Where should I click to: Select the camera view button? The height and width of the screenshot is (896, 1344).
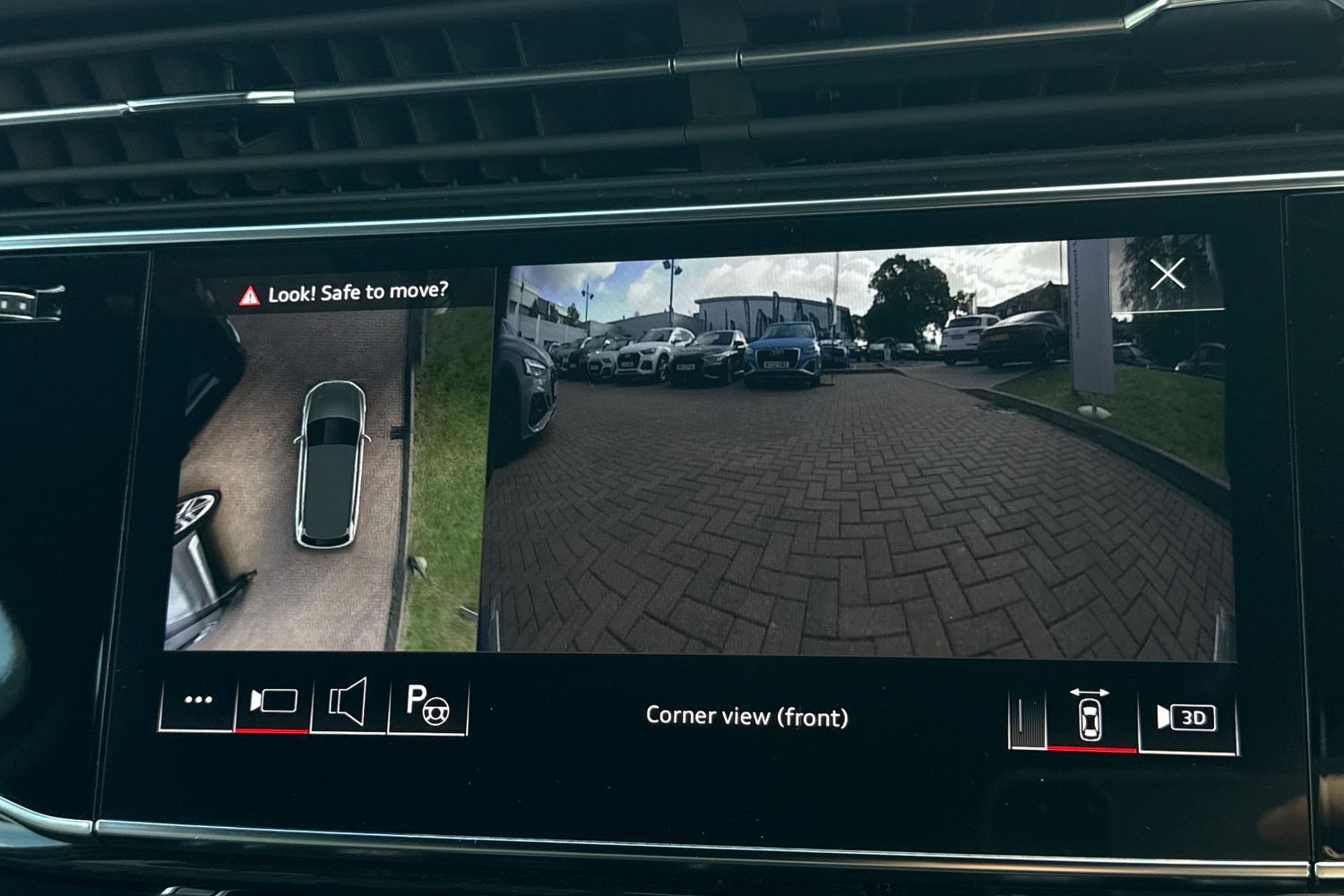click(273, 701)
